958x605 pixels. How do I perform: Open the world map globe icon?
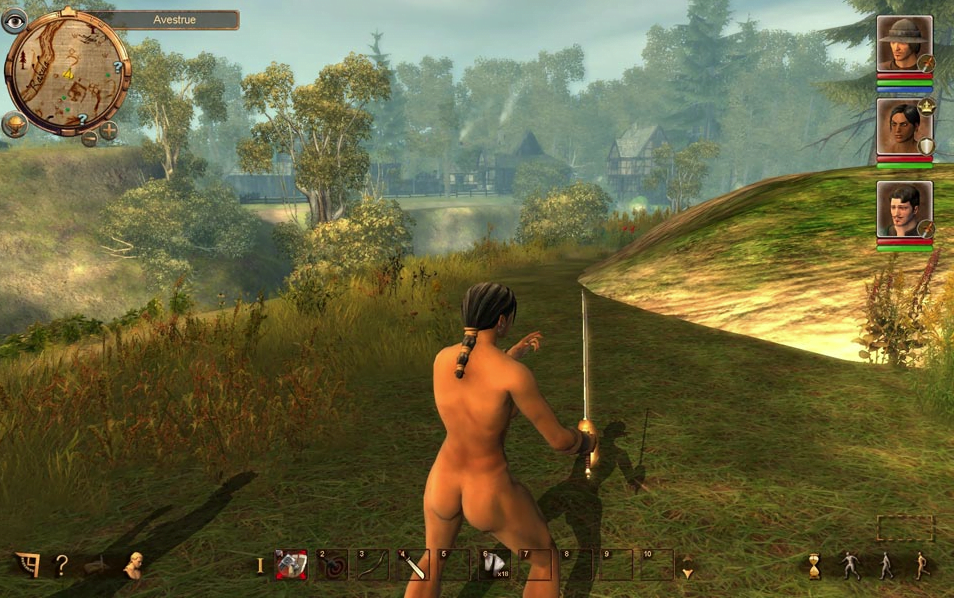pos(14,125)
